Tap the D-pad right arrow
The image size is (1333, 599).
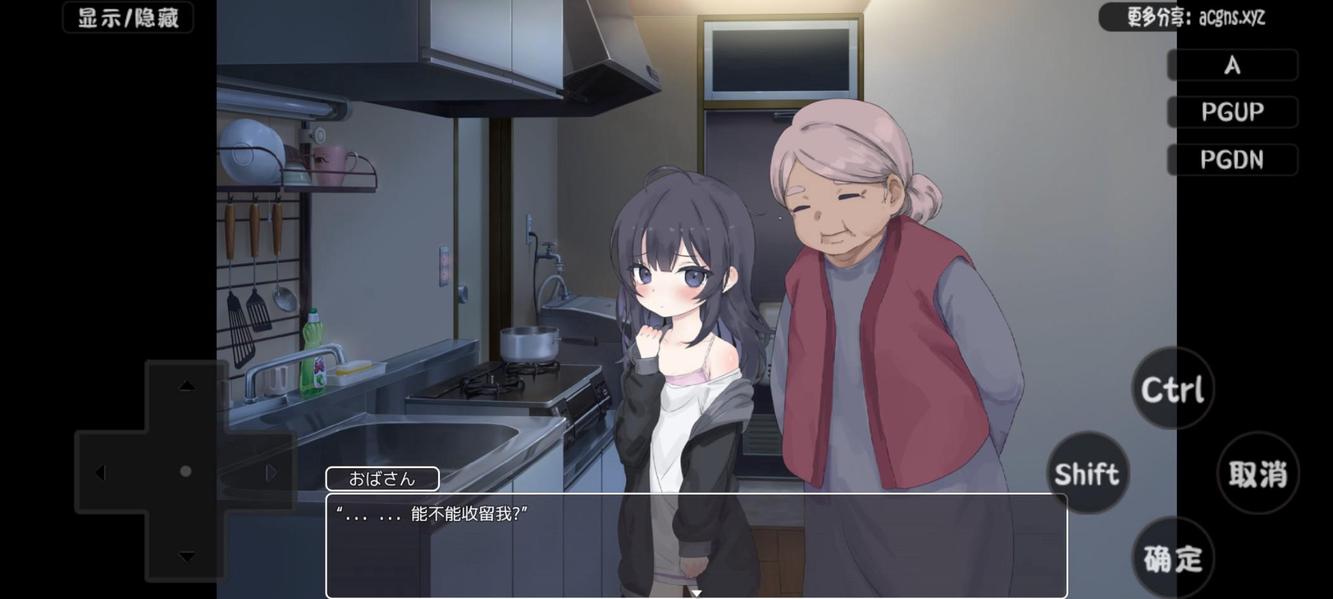[x=271, y=472]
